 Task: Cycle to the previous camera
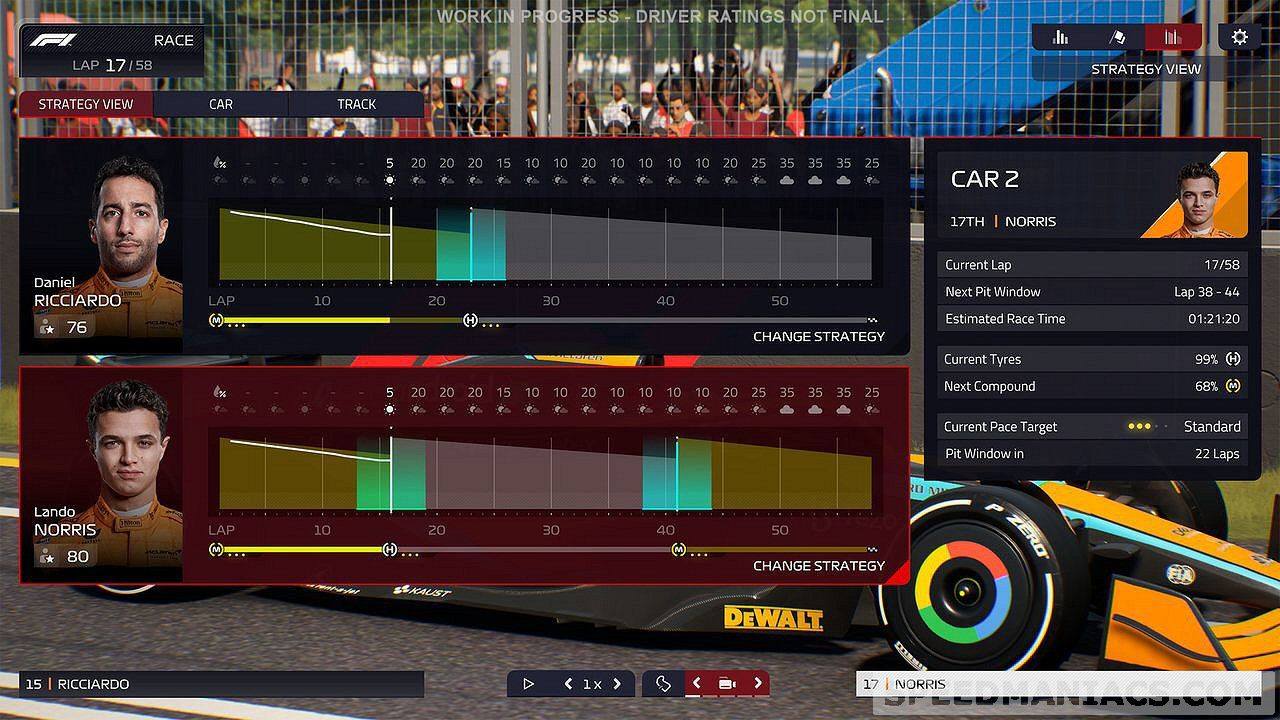pyautogui.click(x=697, y=684)
